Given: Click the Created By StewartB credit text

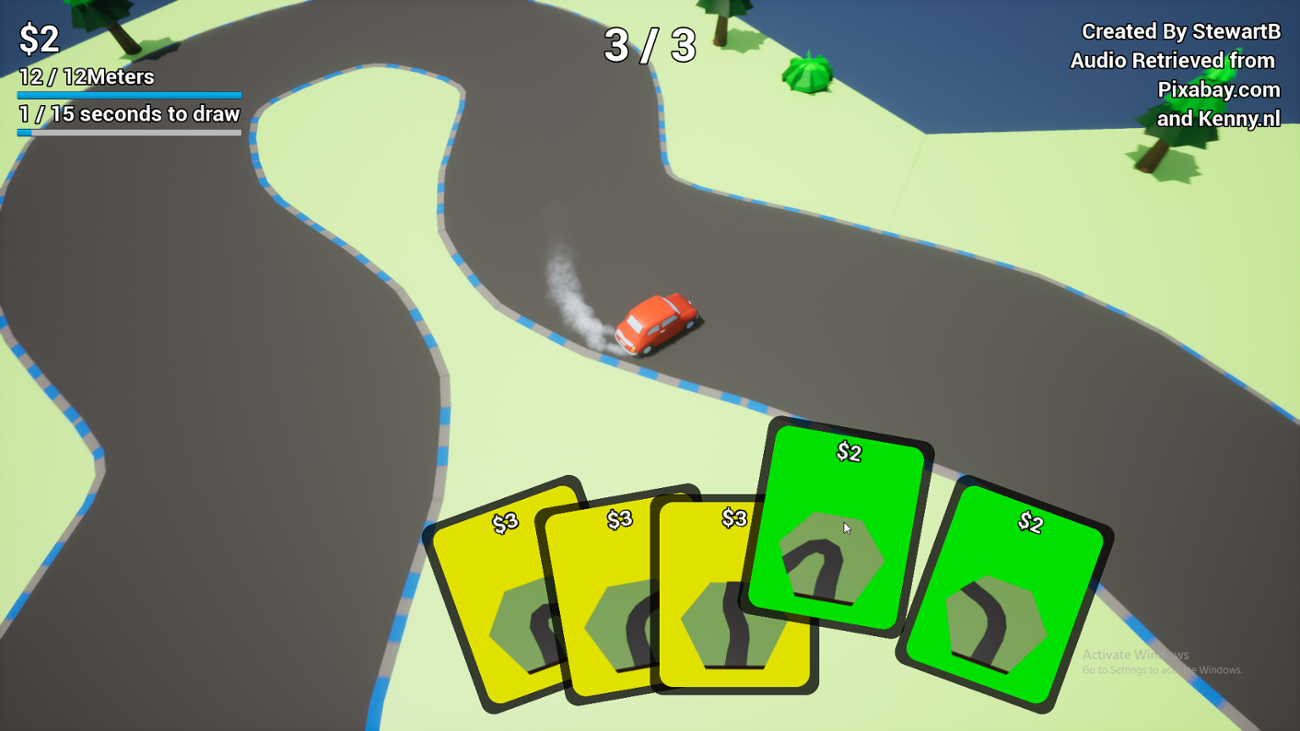Looking at the screenshot, I should [x=1180, y=31].
